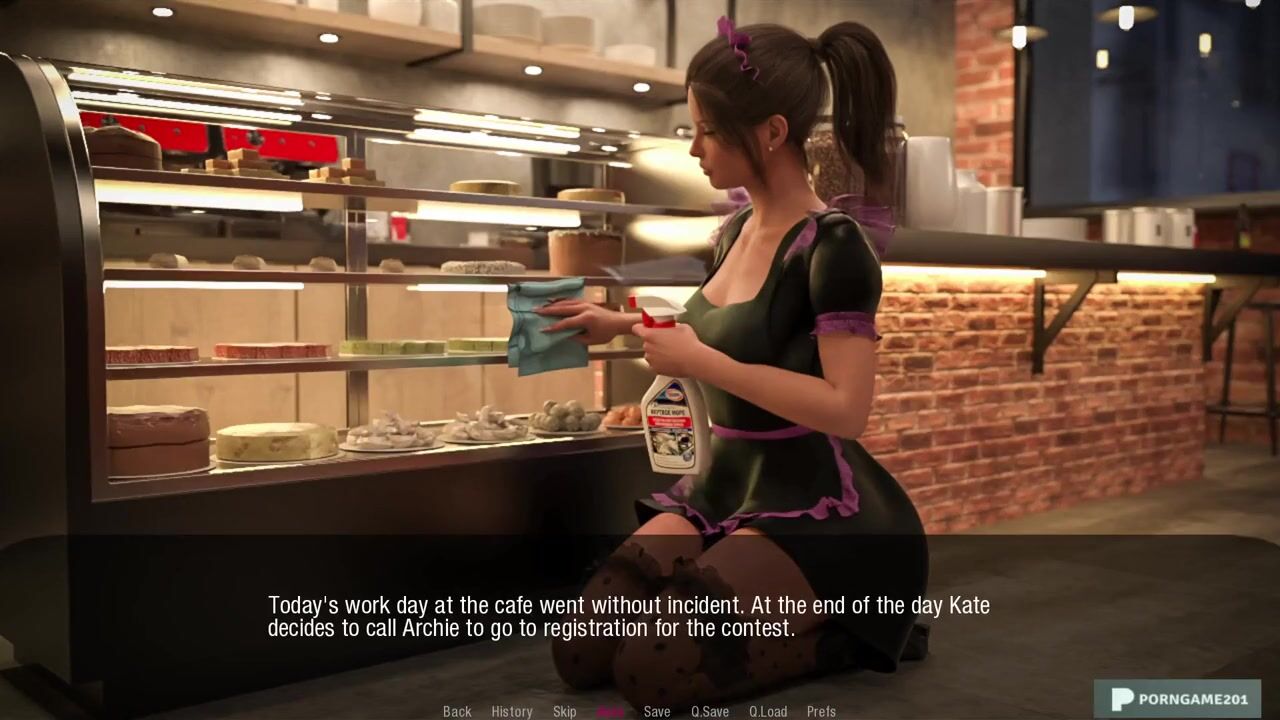
Task: Activate Skip in the quick menu
Action: click(564, 711)
